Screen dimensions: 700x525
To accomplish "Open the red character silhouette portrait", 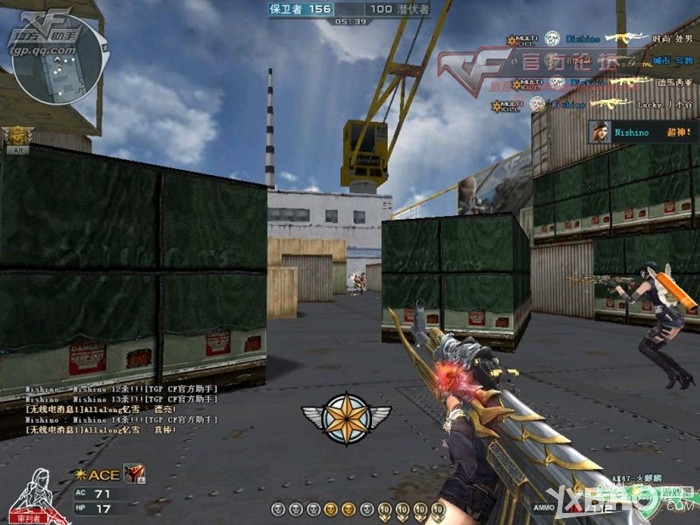I will (37, 494).
